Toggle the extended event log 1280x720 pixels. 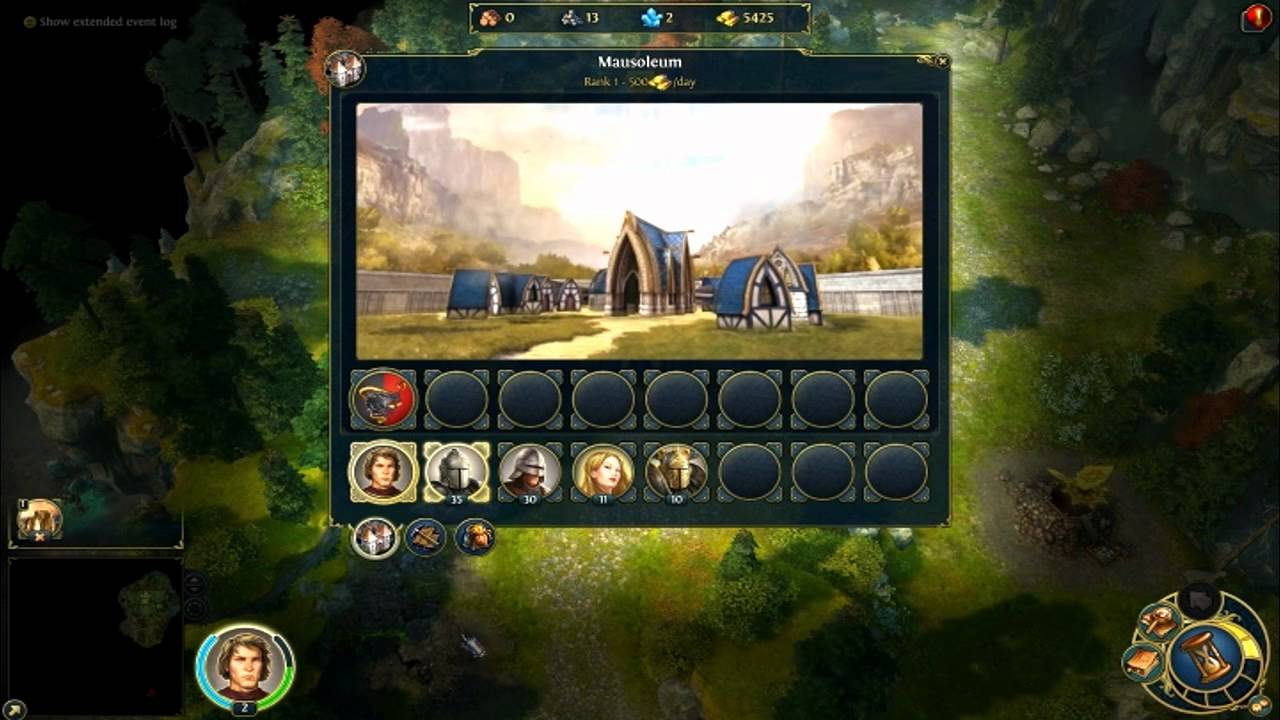[30, 21]
